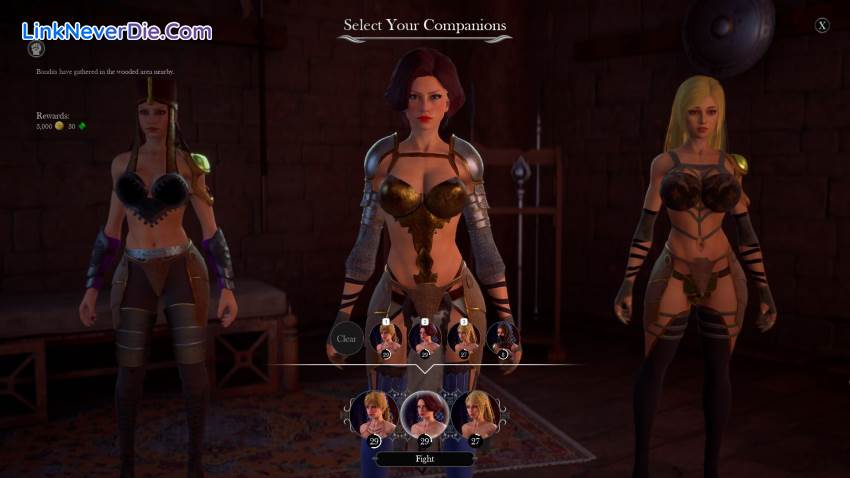
Task: Click the fist mission icon
Action: [x=35, y=49]
